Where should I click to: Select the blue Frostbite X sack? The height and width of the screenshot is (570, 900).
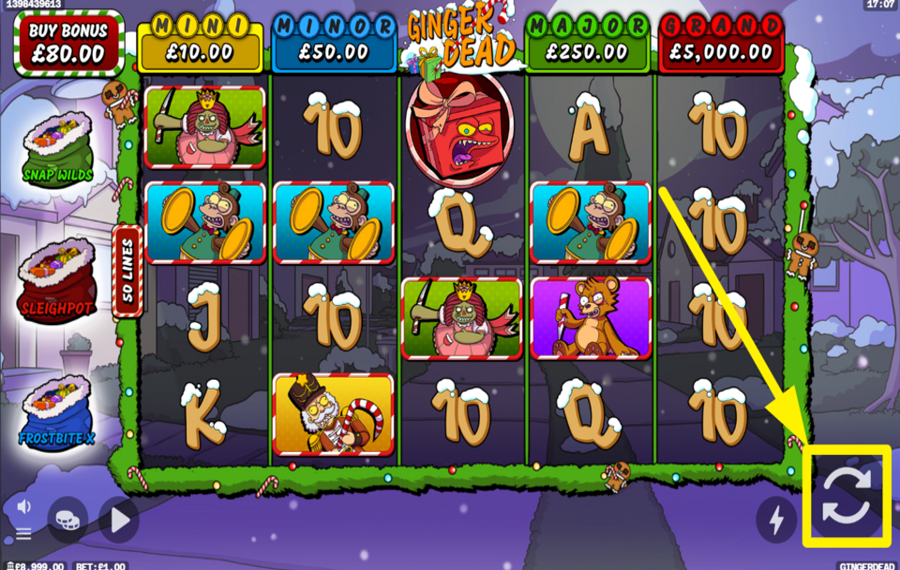tap(58, 412)
